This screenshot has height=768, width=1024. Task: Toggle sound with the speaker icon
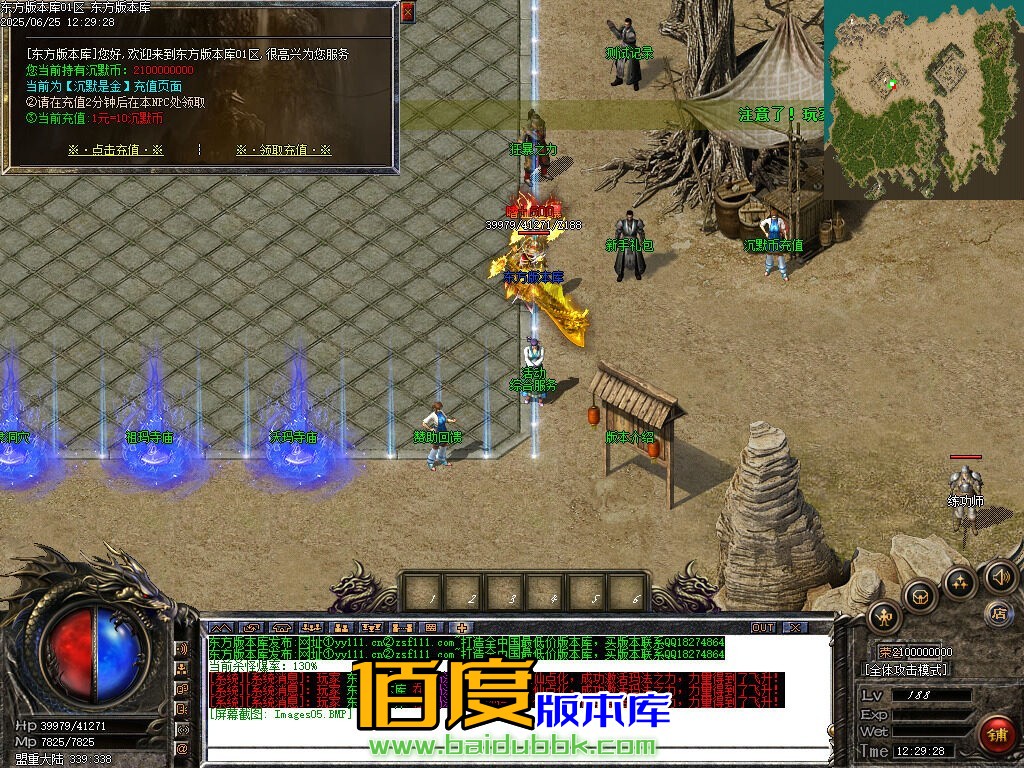click(1000, 576)
